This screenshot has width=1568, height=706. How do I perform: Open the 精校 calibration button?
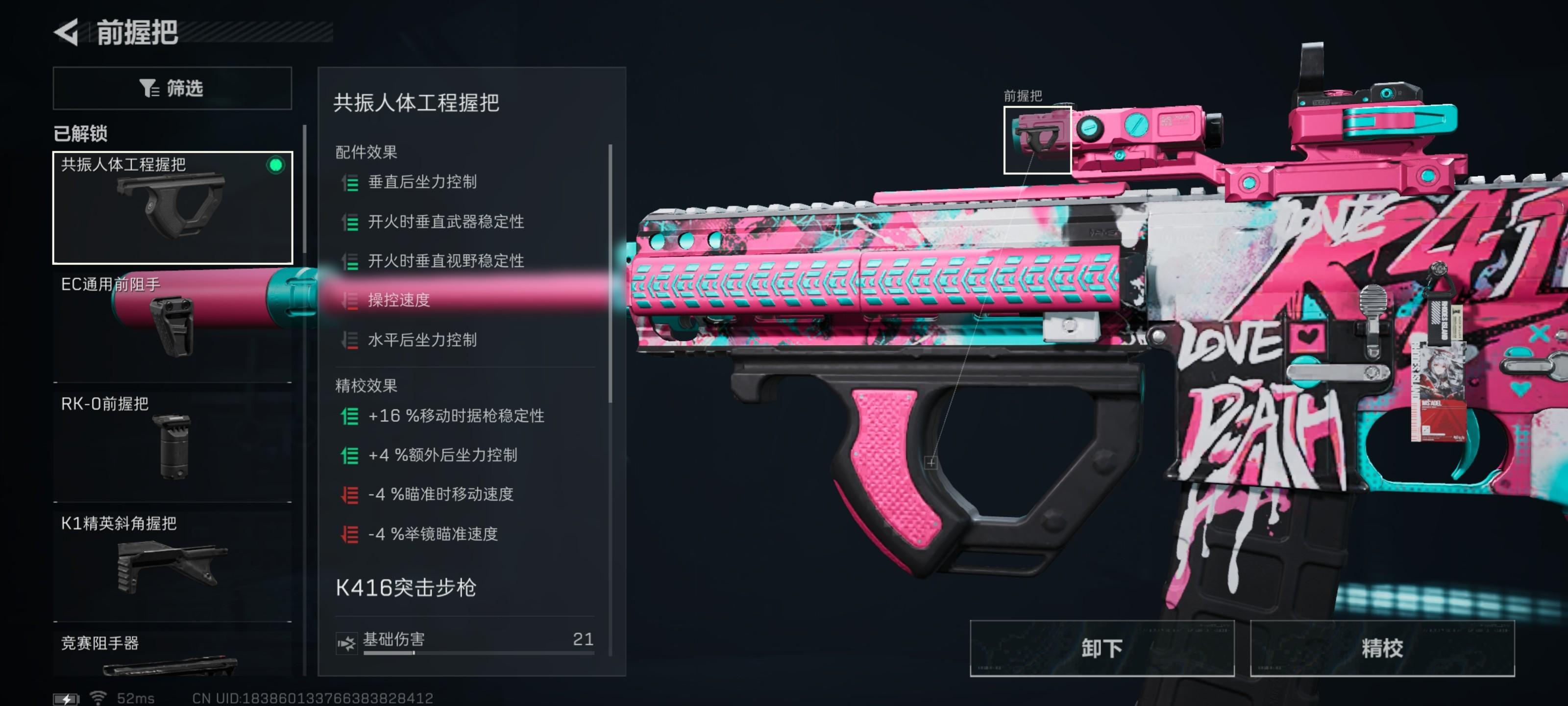(1382, 648)
